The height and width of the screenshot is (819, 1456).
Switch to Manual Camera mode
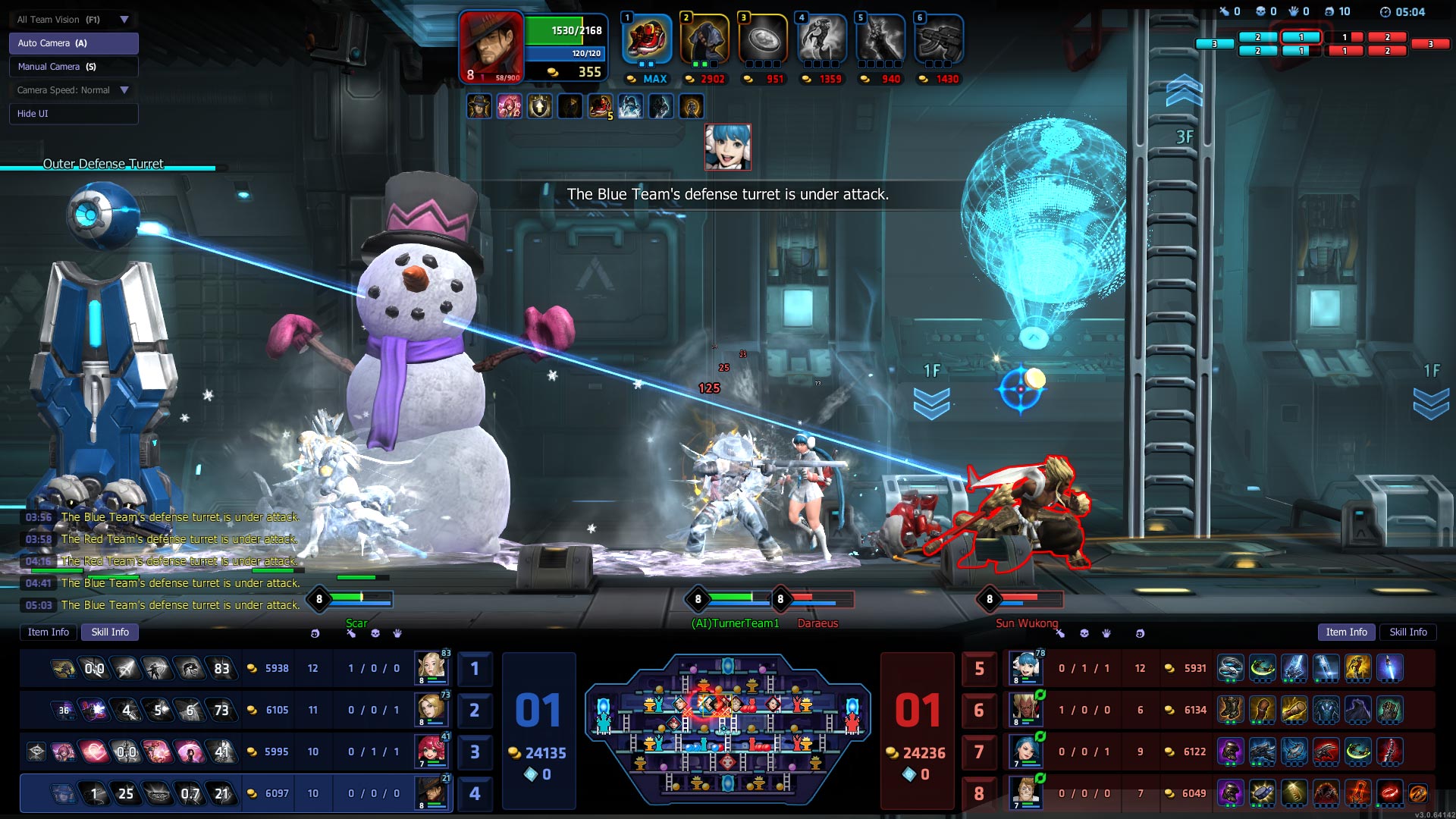click(73, 67)
